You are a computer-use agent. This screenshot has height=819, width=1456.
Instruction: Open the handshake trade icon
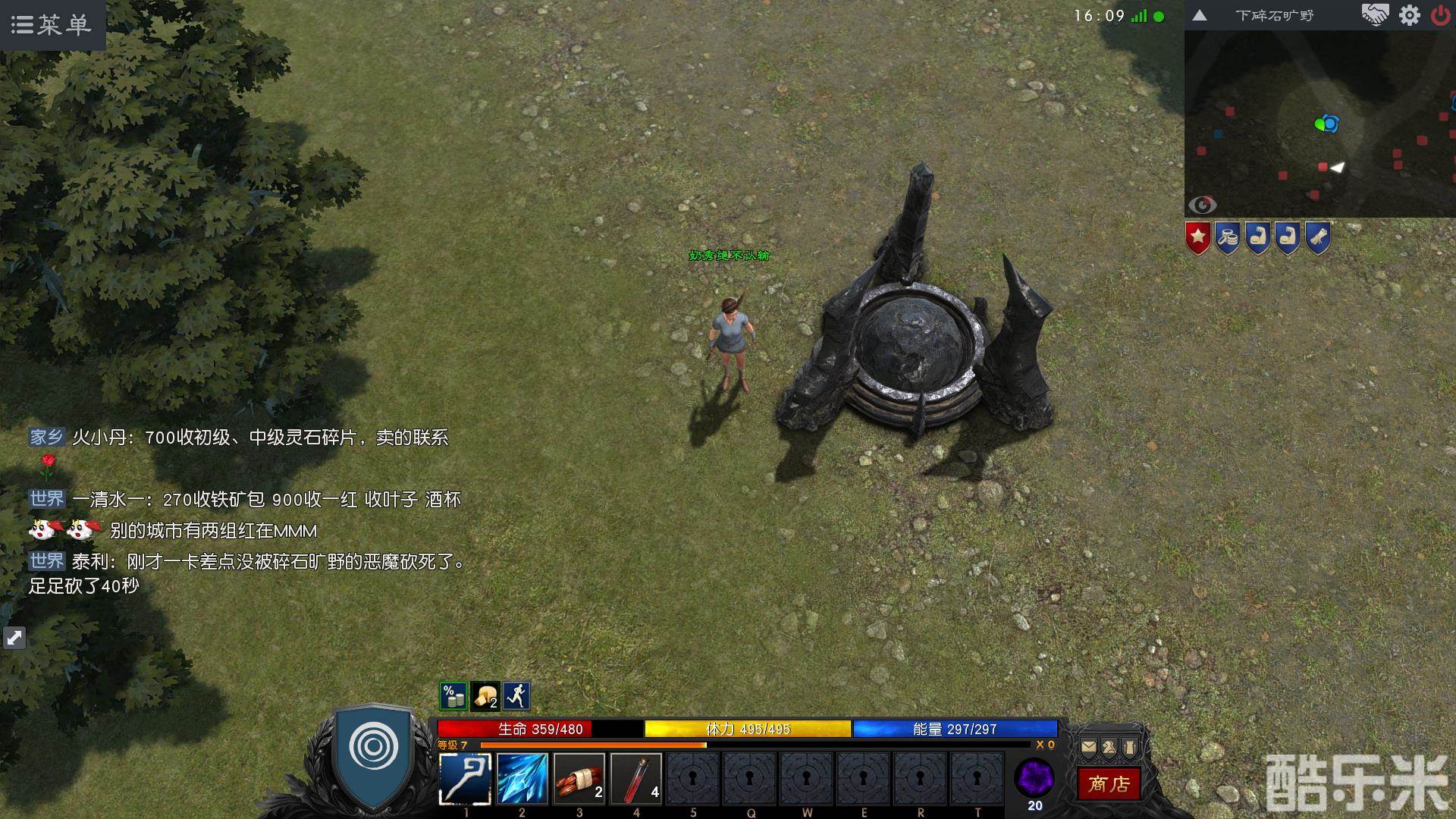point(1374,15)
